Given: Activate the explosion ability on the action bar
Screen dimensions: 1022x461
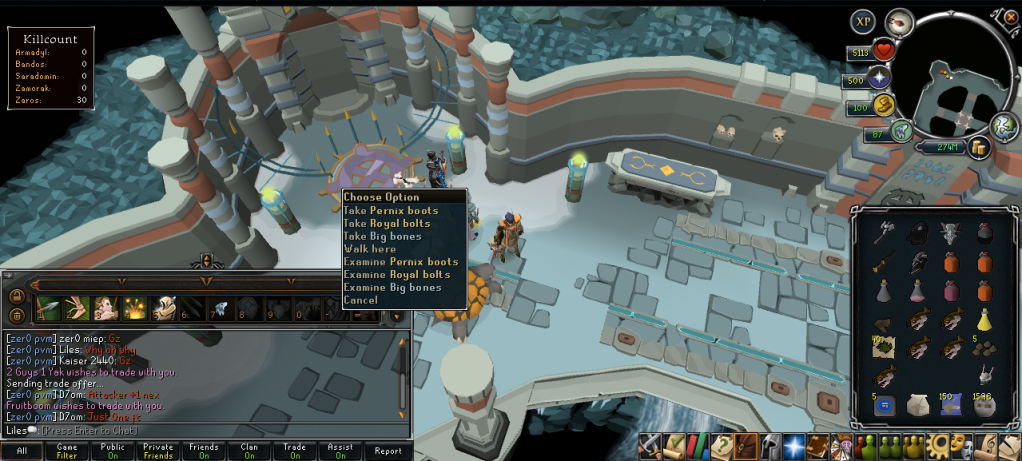Looking at the screenshot, I should tap(136, 308).
